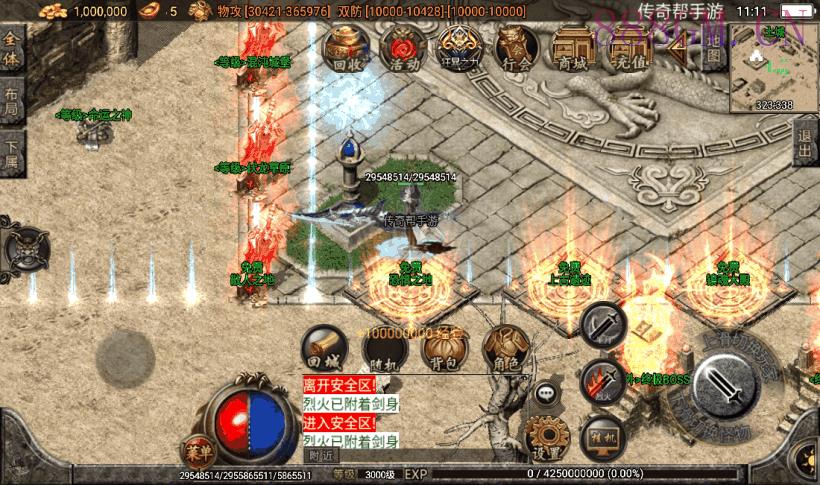Screen dimensions: 820x485
Task: Open the 活动 events menu
Action: [x=404, y=50]
